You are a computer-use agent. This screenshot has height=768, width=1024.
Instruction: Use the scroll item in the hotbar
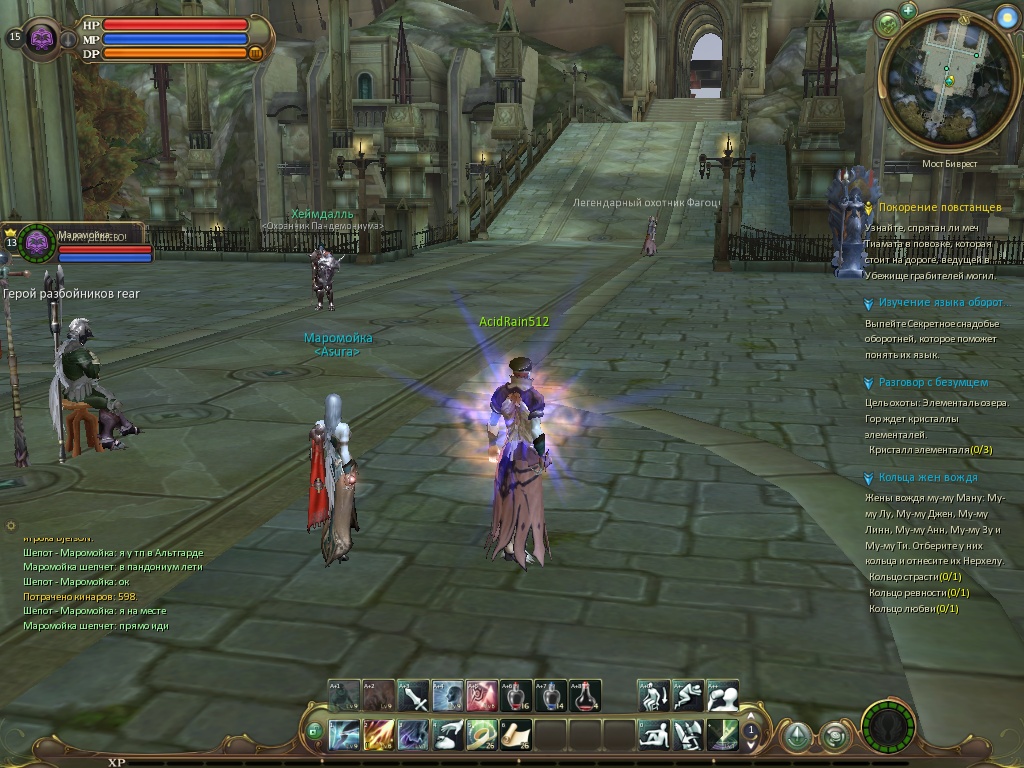coord(517,735)
